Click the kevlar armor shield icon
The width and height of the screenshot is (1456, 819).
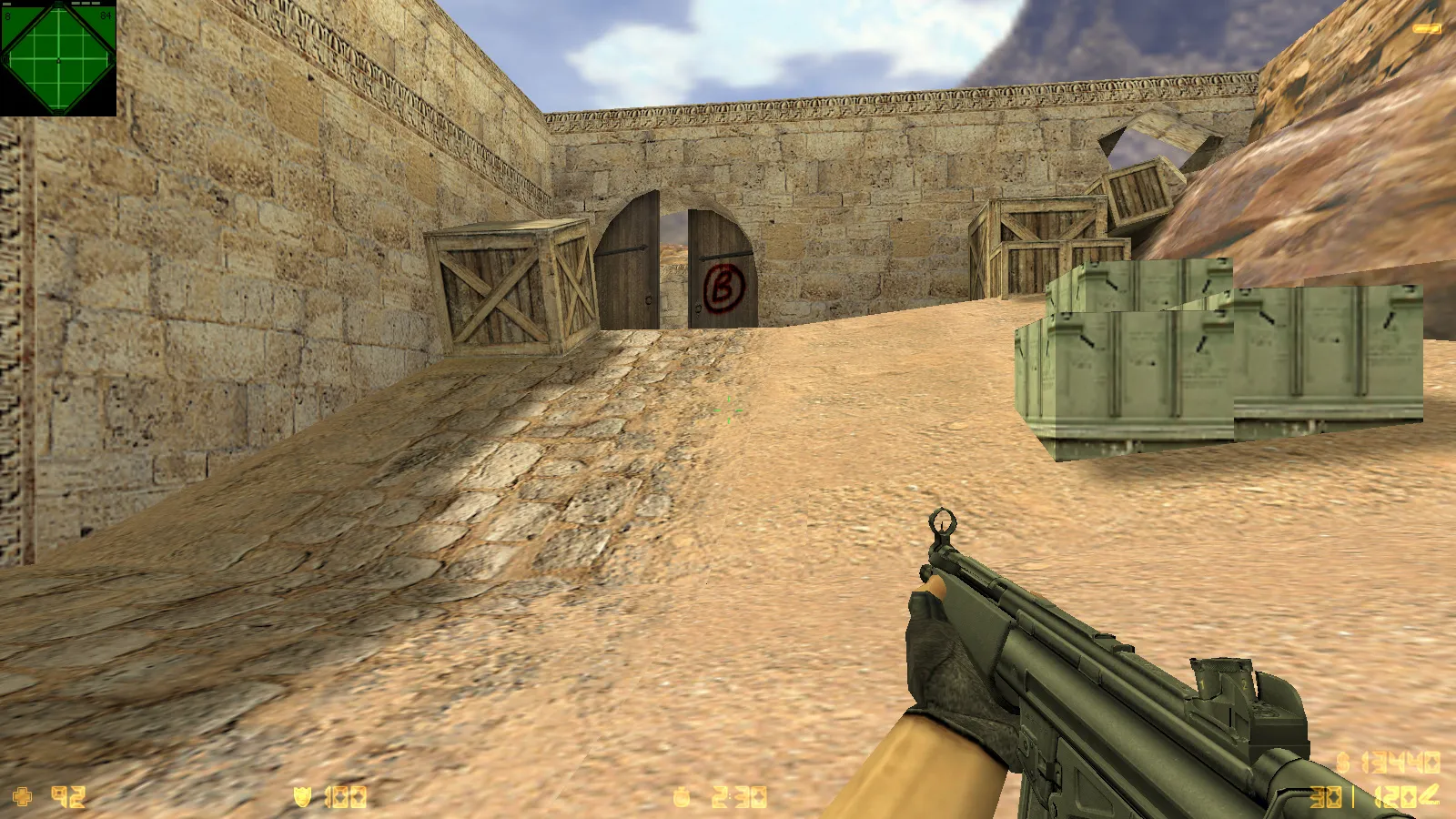[303, 797]
